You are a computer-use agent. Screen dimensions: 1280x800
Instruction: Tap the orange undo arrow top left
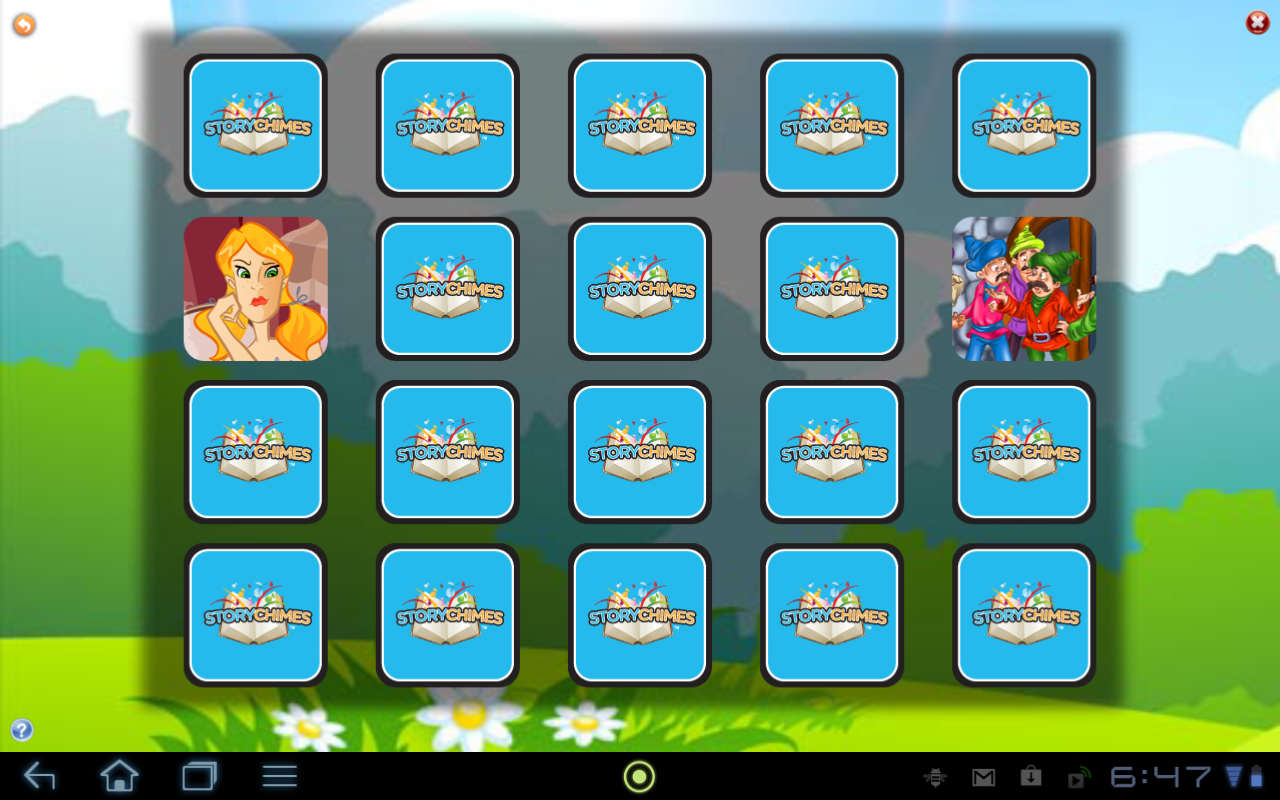point(23,24)
